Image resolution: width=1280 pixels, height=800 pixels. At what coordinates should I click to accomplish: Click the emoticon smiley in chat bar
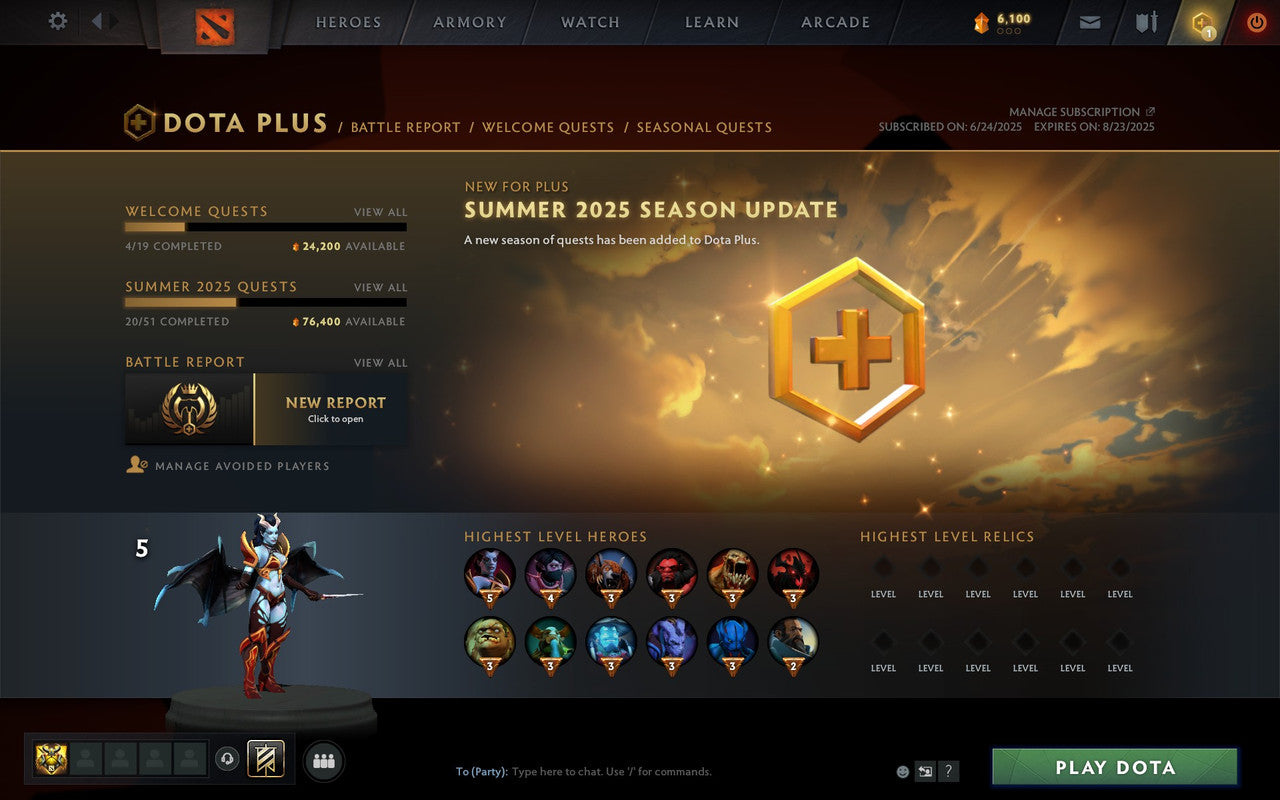902,771
